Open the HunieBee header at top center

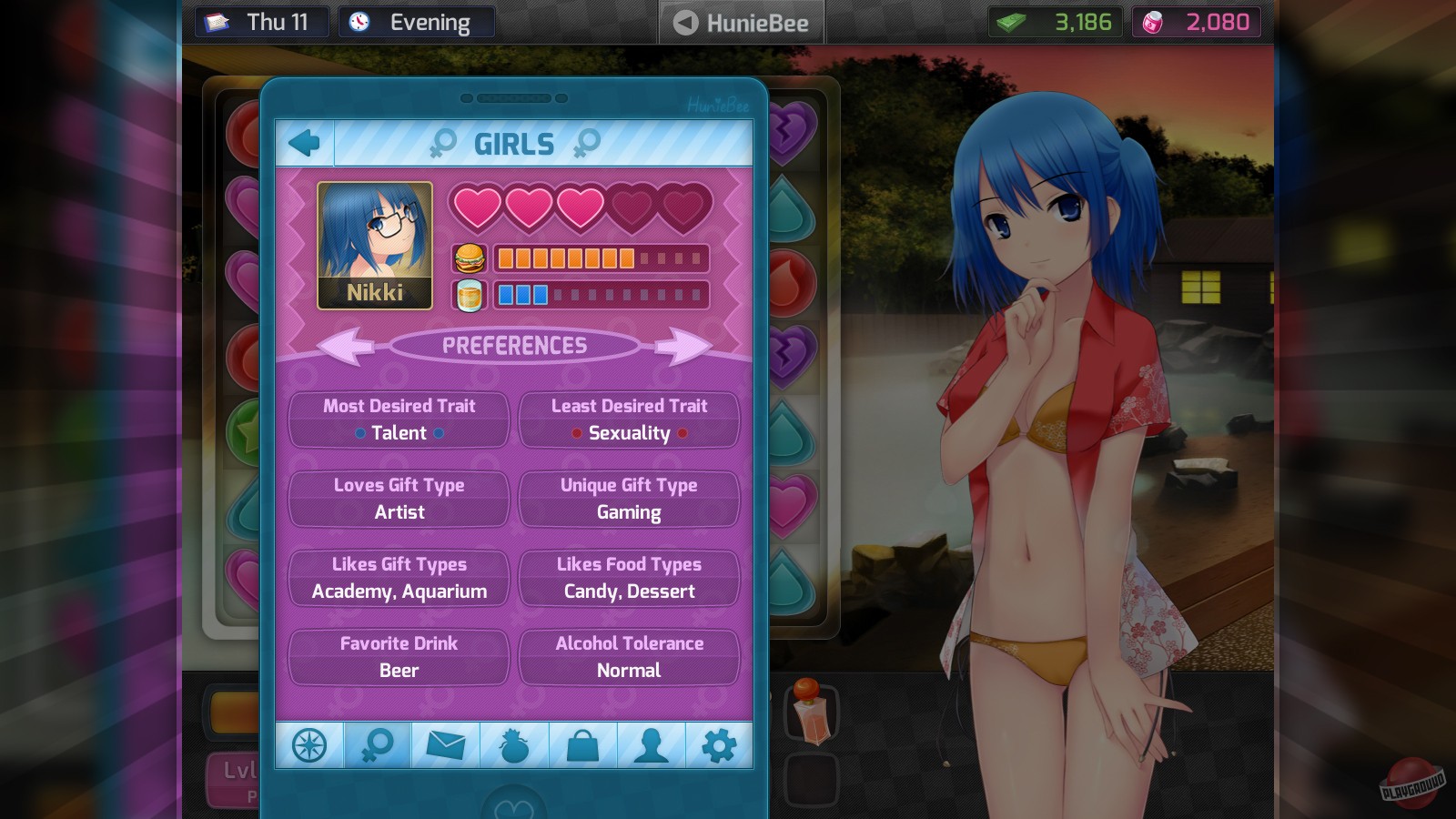pos(741,22)
